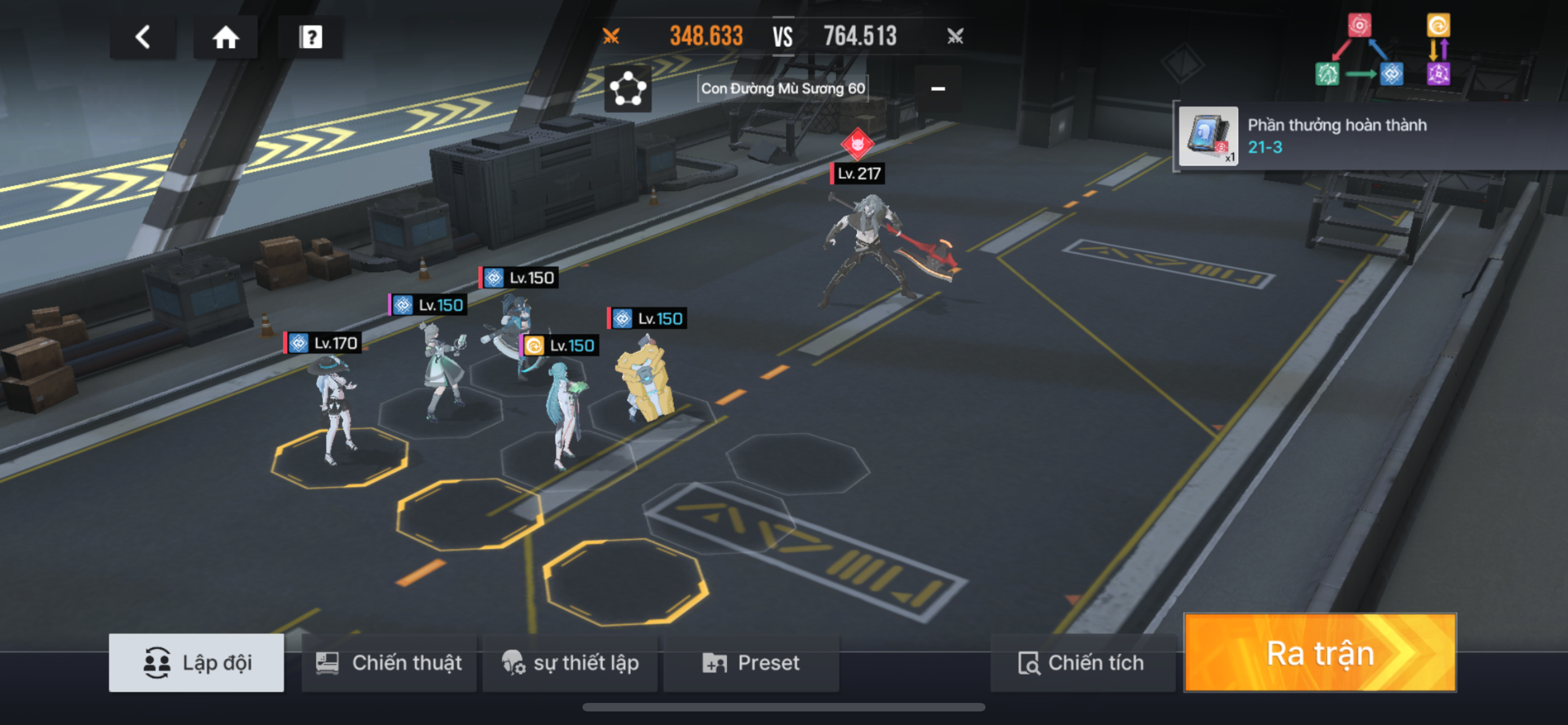
Task: Open the sự thiết lập settings tab
Action: tap(570, 662)
